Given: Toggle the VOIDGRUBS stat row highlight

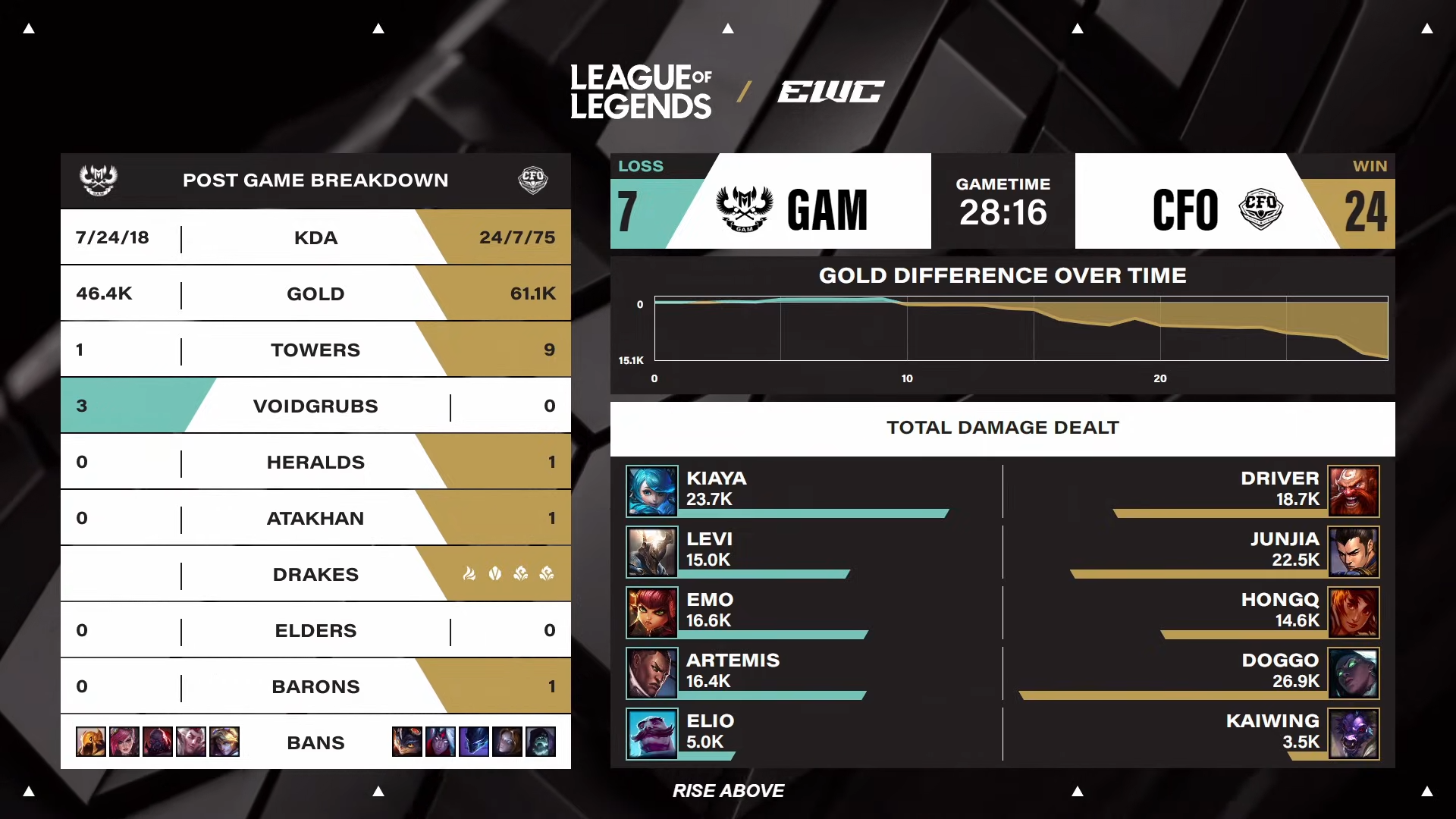Looking at the screenshot, I should [x=315, y=406].
